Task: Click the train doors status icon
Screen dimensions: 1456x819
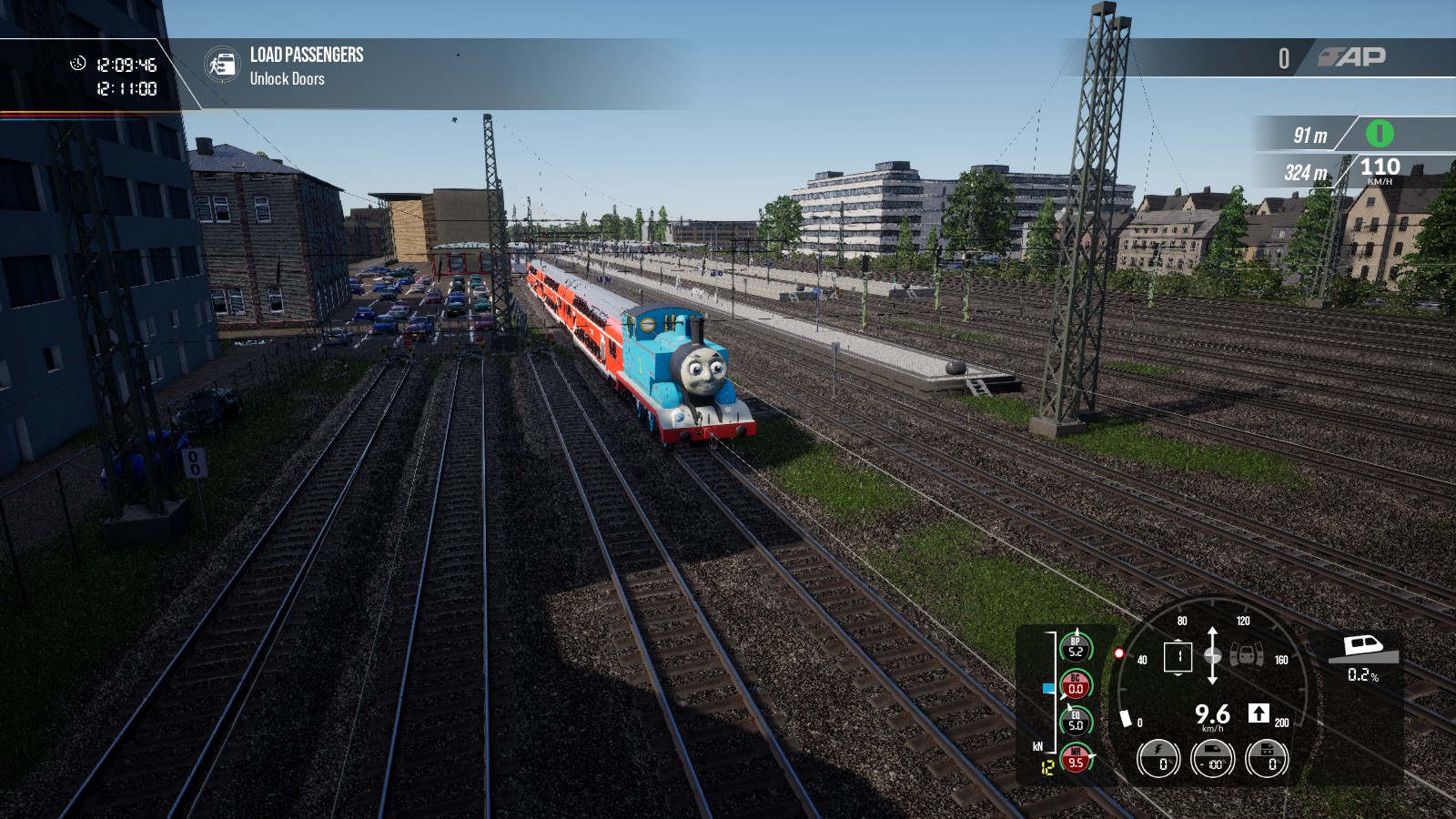Action: tap(1247, 654)
